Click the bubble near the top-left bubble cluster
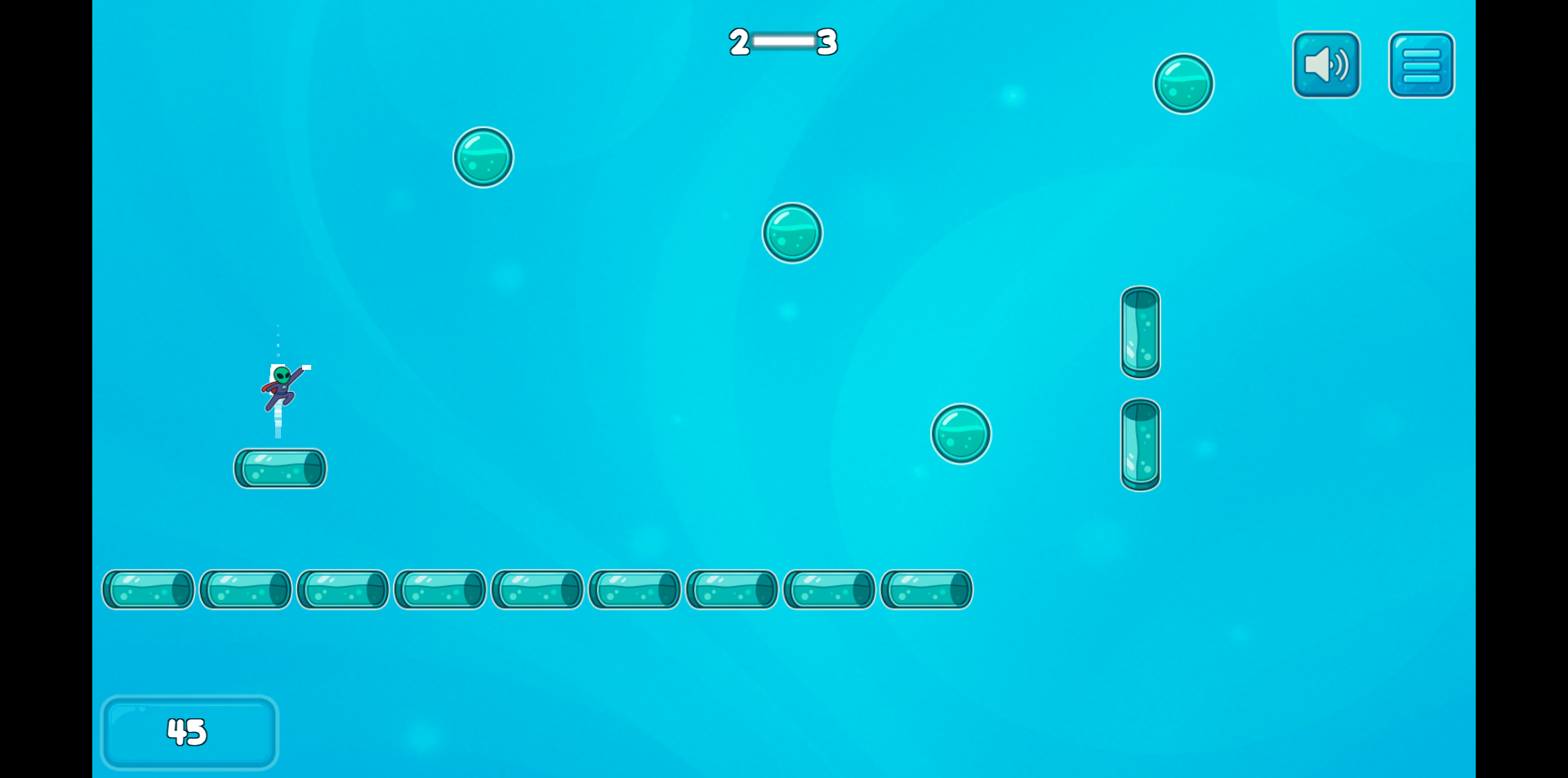Viewport: 1568px width, 778px height. 483,157
